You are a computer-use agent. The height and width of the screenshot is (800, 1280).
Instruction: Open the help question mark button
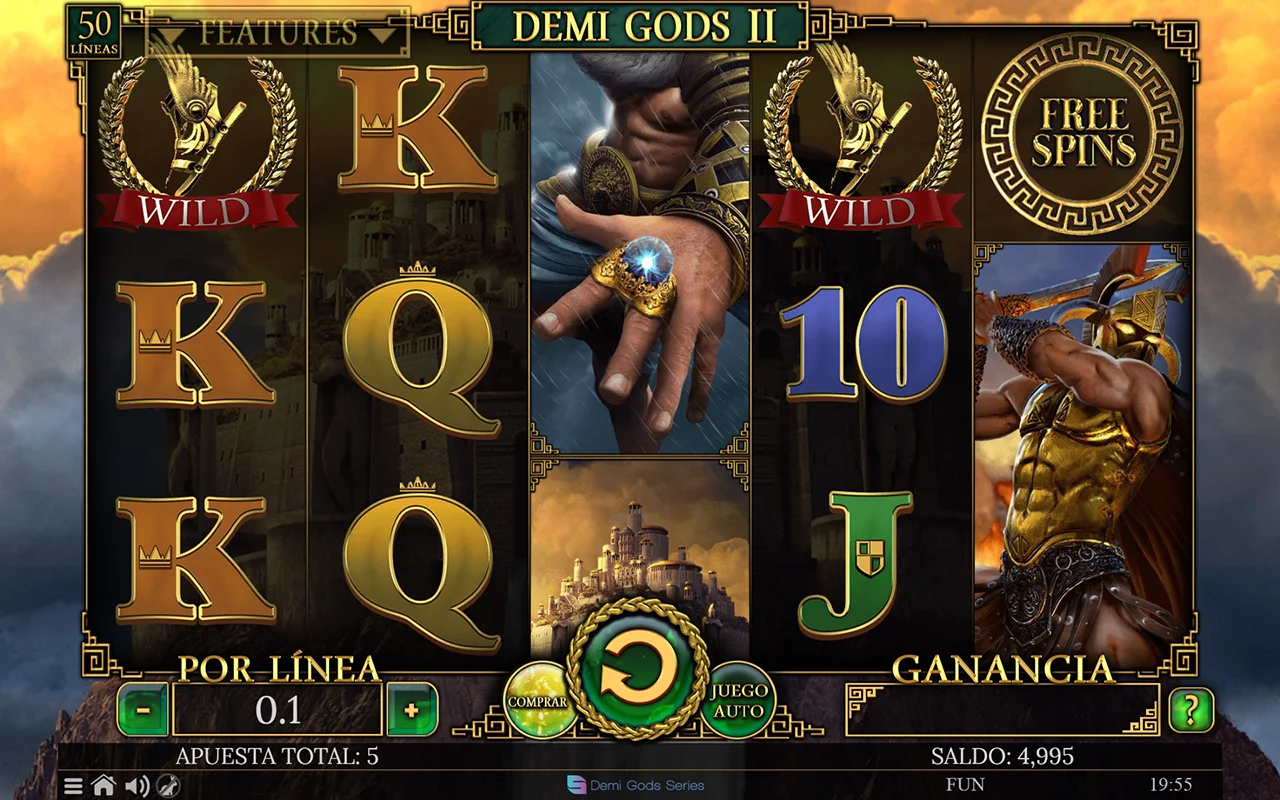coord(1190,710)
